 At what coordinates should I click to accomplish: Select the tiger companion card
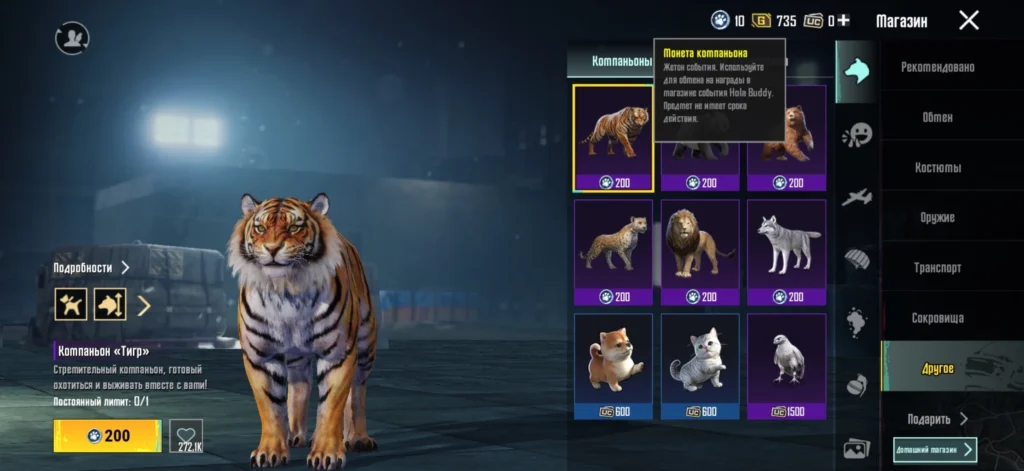(x=613, y=138)
